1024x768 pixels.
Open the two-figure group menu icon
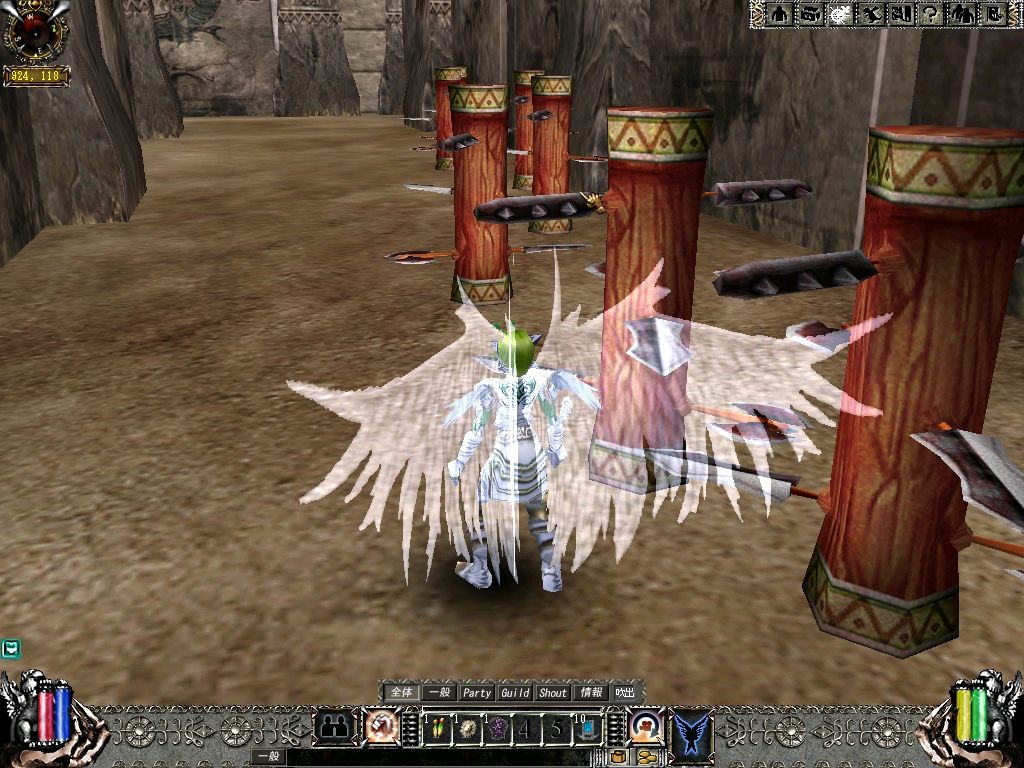[x=962, y=14]
